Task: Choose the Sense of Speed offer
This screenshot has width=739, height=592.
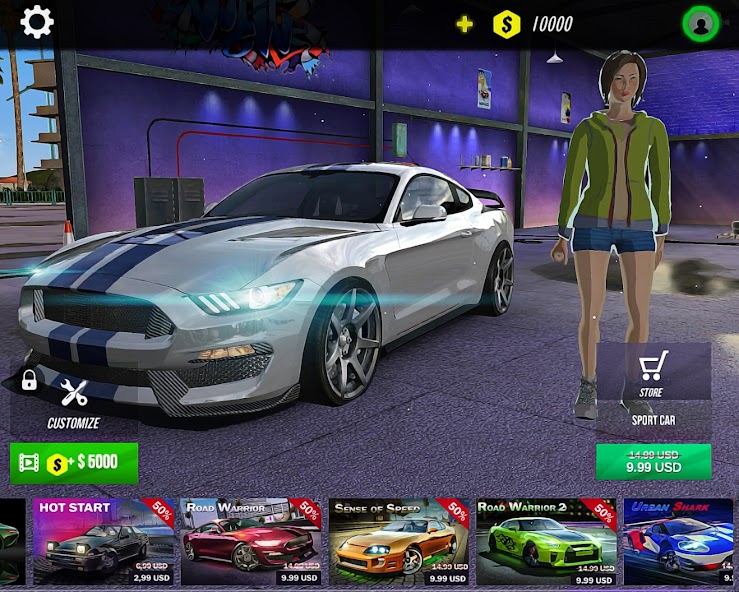Action: click(398, 541)
